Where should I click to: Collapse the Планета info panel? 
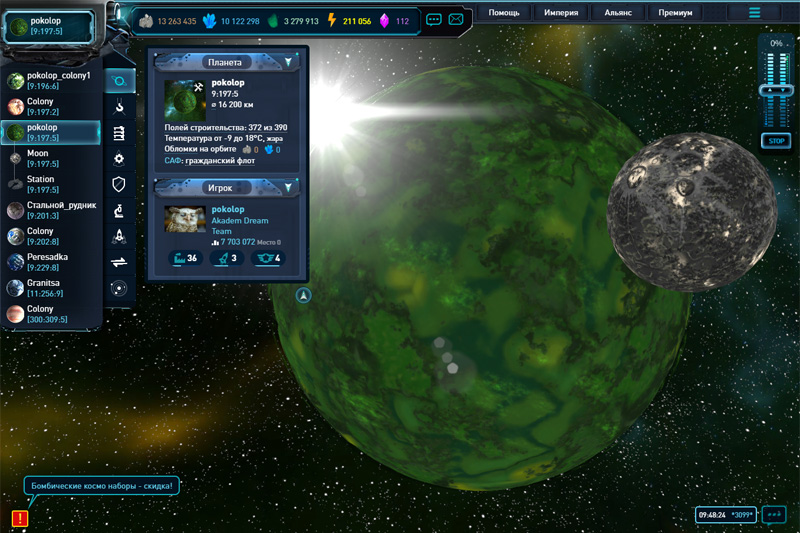point(288,62)
